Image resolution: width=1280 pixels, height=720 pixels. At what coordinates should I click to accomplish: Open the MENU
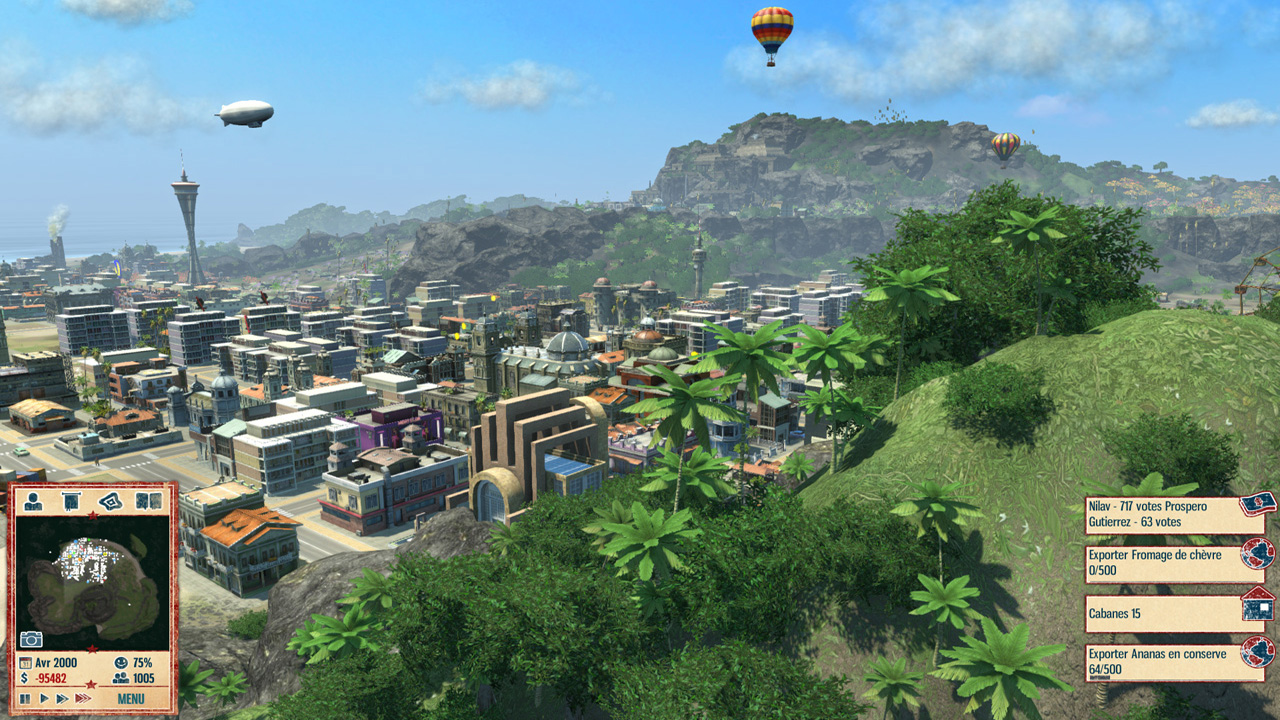click(x=131, y=699)
